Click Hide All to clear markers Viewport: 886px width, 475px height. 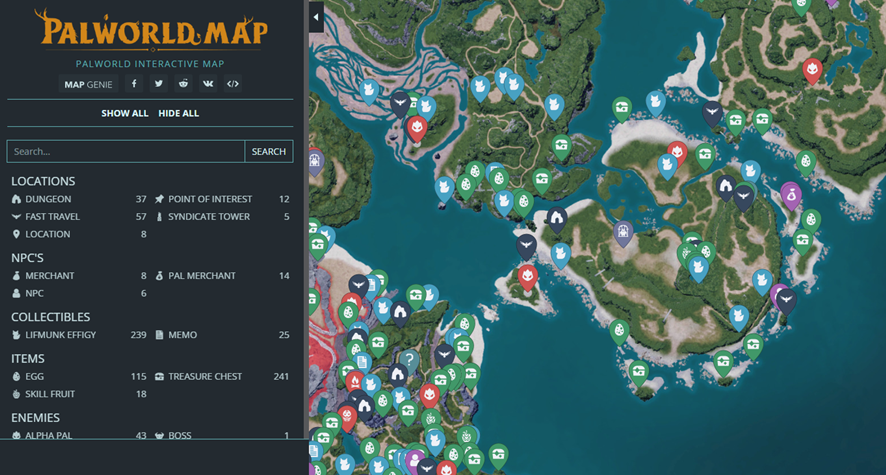178,113
